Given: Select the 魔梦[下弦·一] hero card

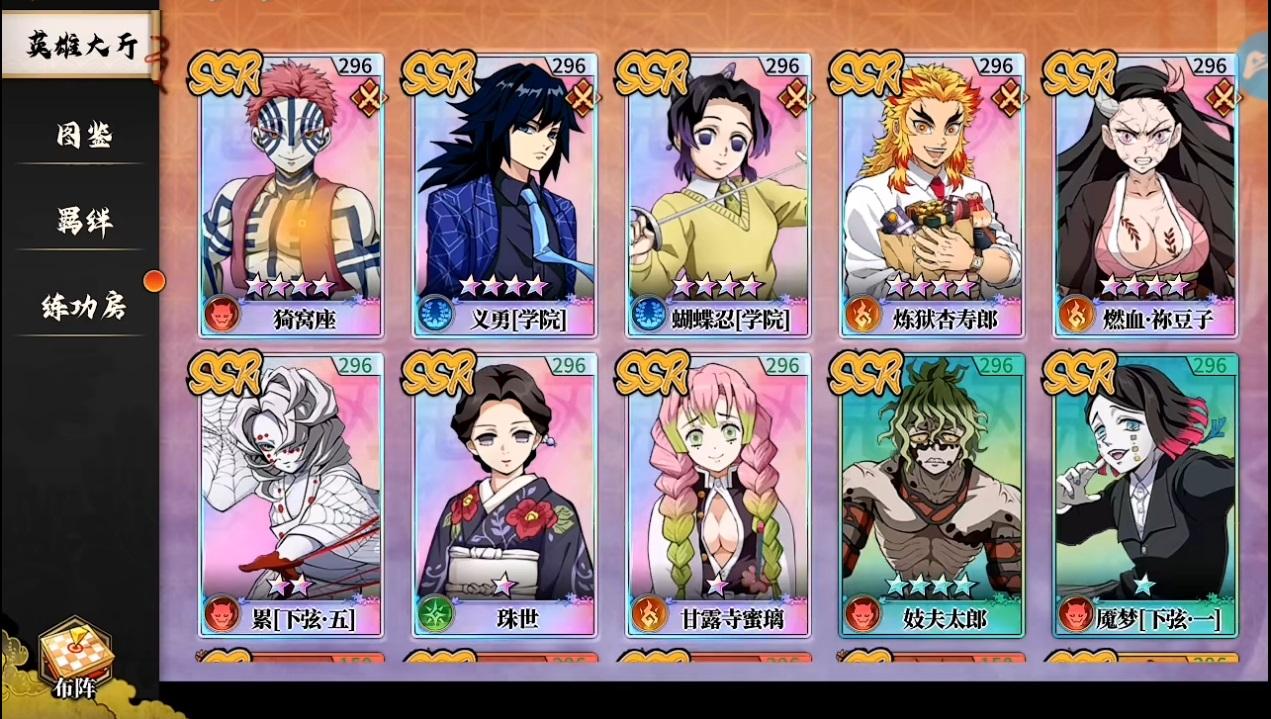Looking at the screenshot, I should click(x=1146, y=495).
